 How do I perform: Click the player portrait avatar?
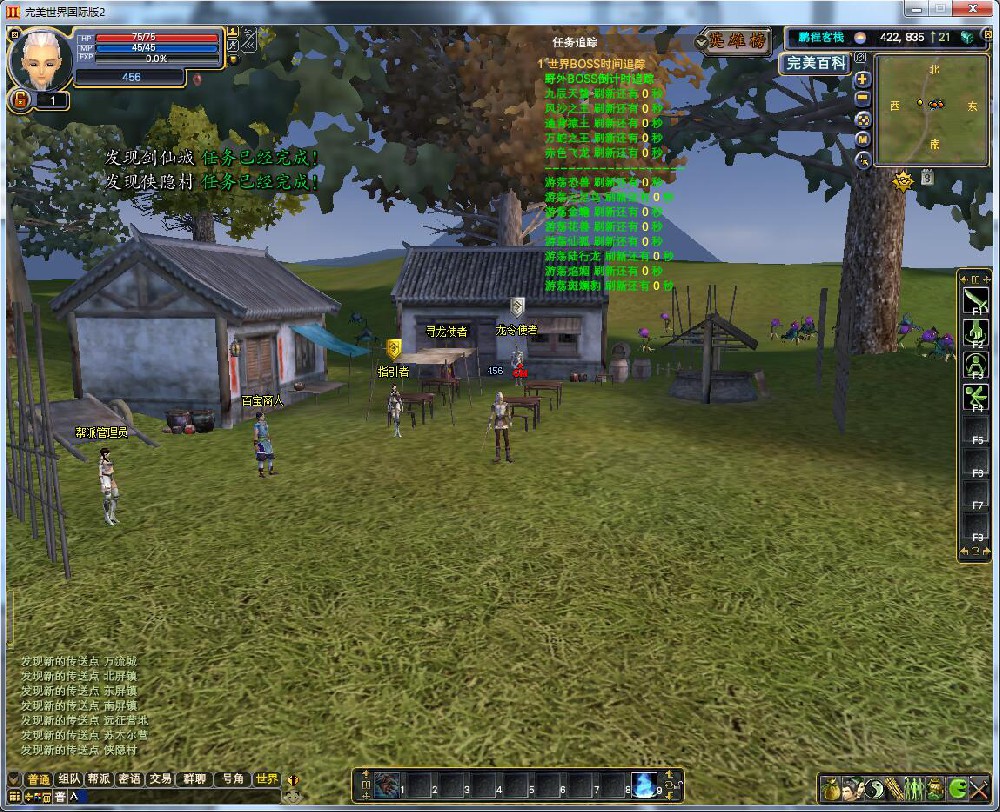(x=40, y=60)
